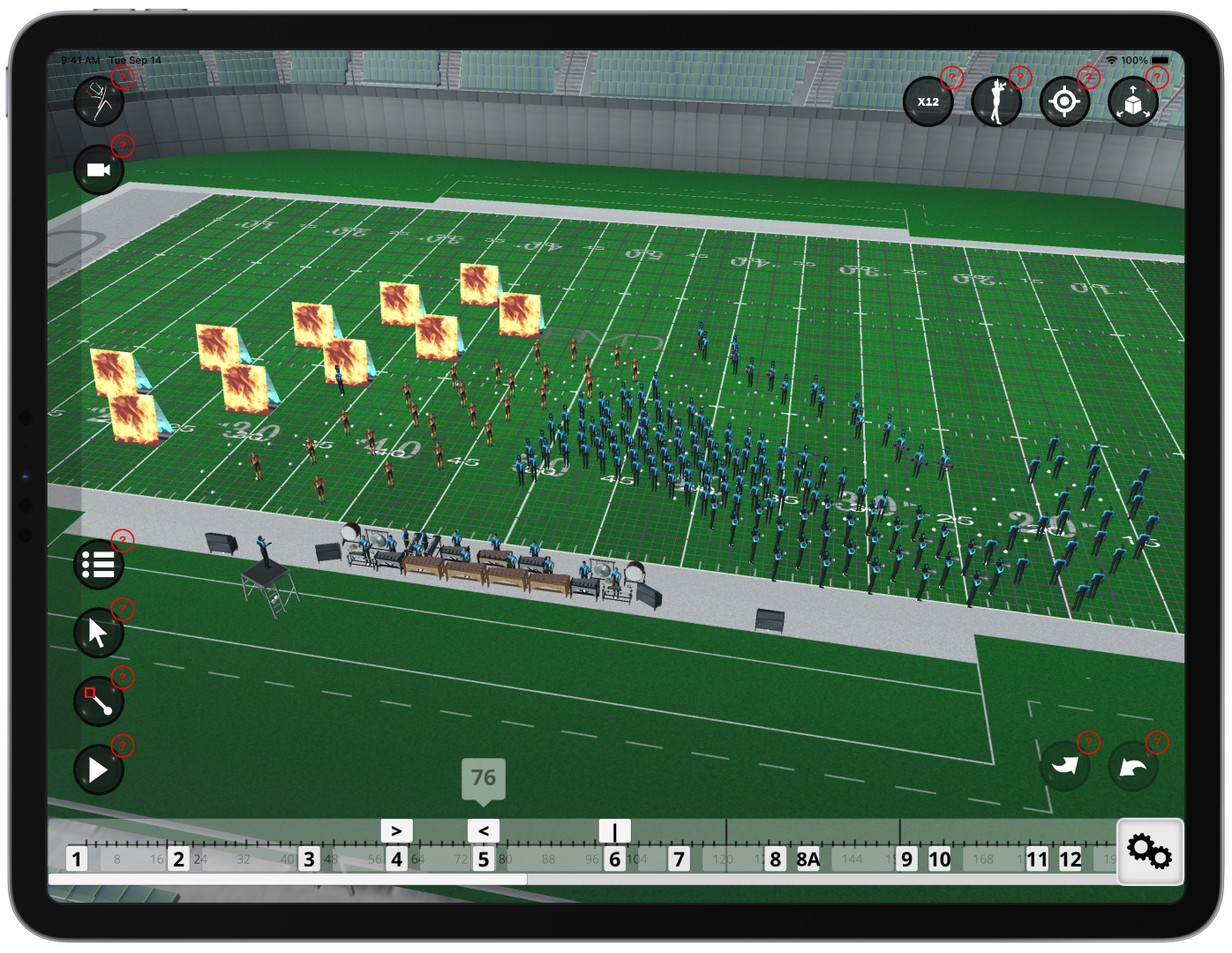Viewport: 1232px width, 953px height.
Task: Switch to set 5 in the timeline
Action: [483, 858]
